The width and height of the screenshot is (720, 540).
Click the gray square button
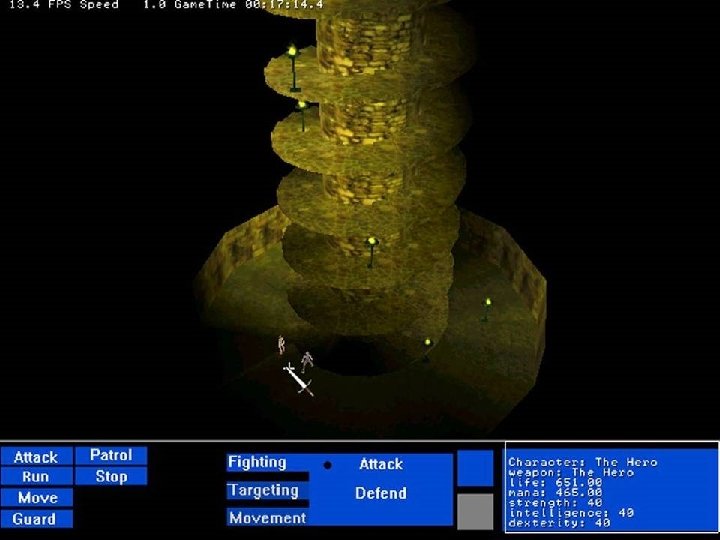[x=475, y=511]
